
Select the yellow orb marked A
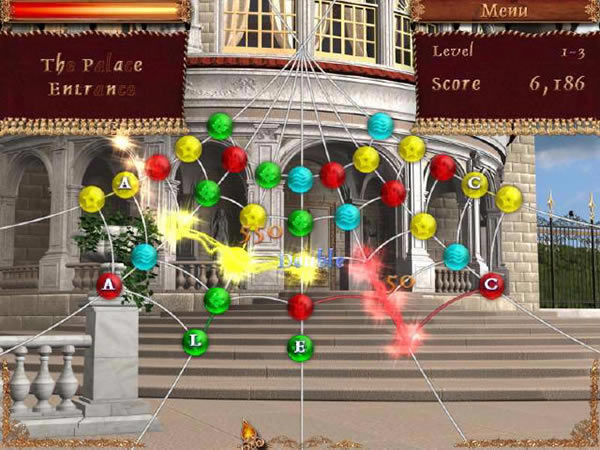point(125,184)
